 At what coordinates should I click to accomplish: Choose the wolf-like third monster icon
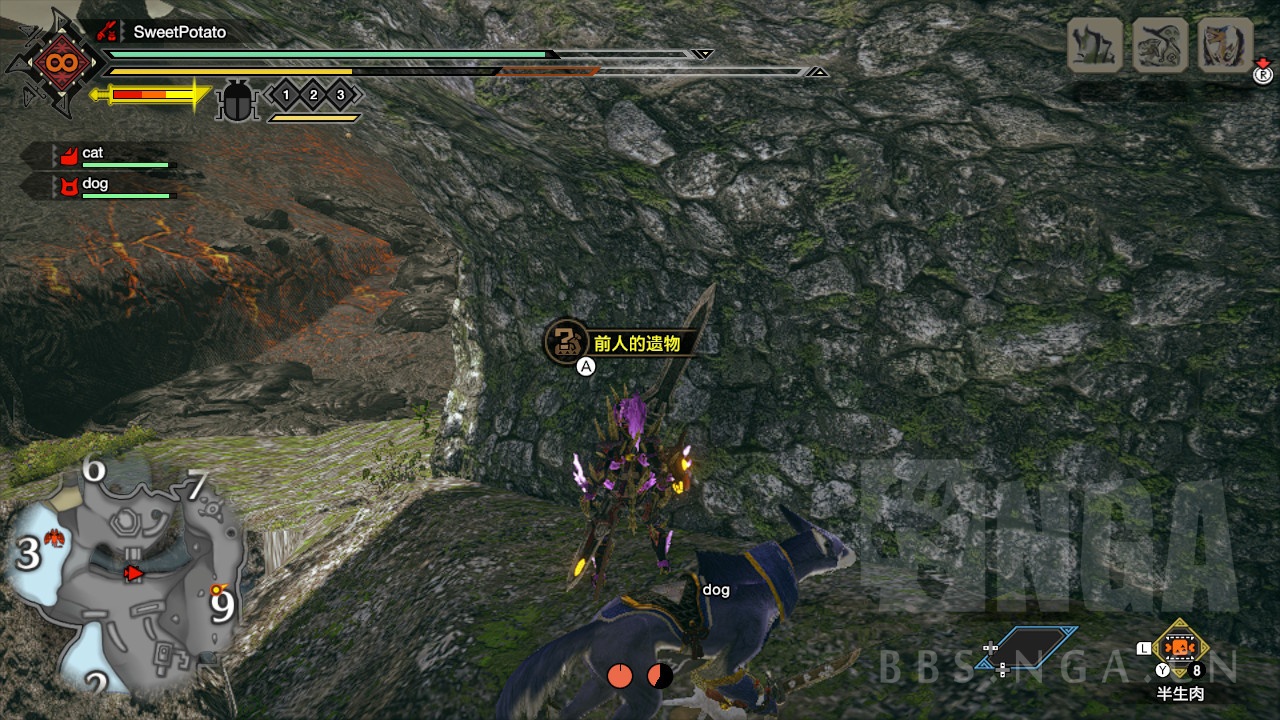coord(1224,45)
